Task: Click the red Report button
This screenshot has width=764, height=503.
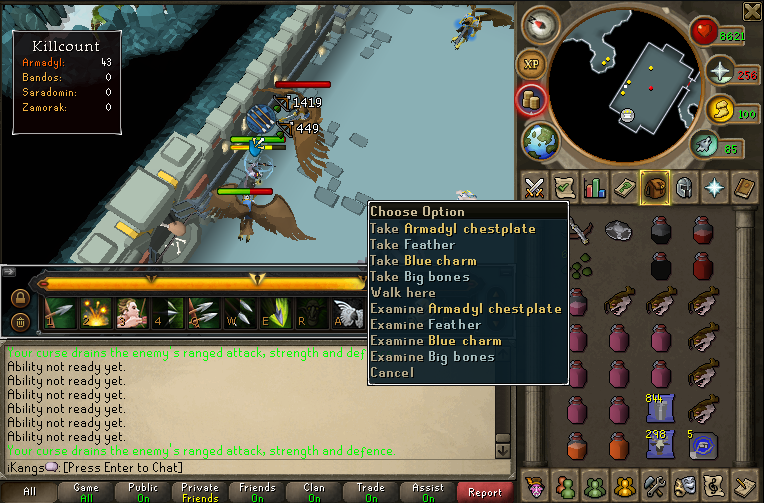Action: click(x=485, y=492)
